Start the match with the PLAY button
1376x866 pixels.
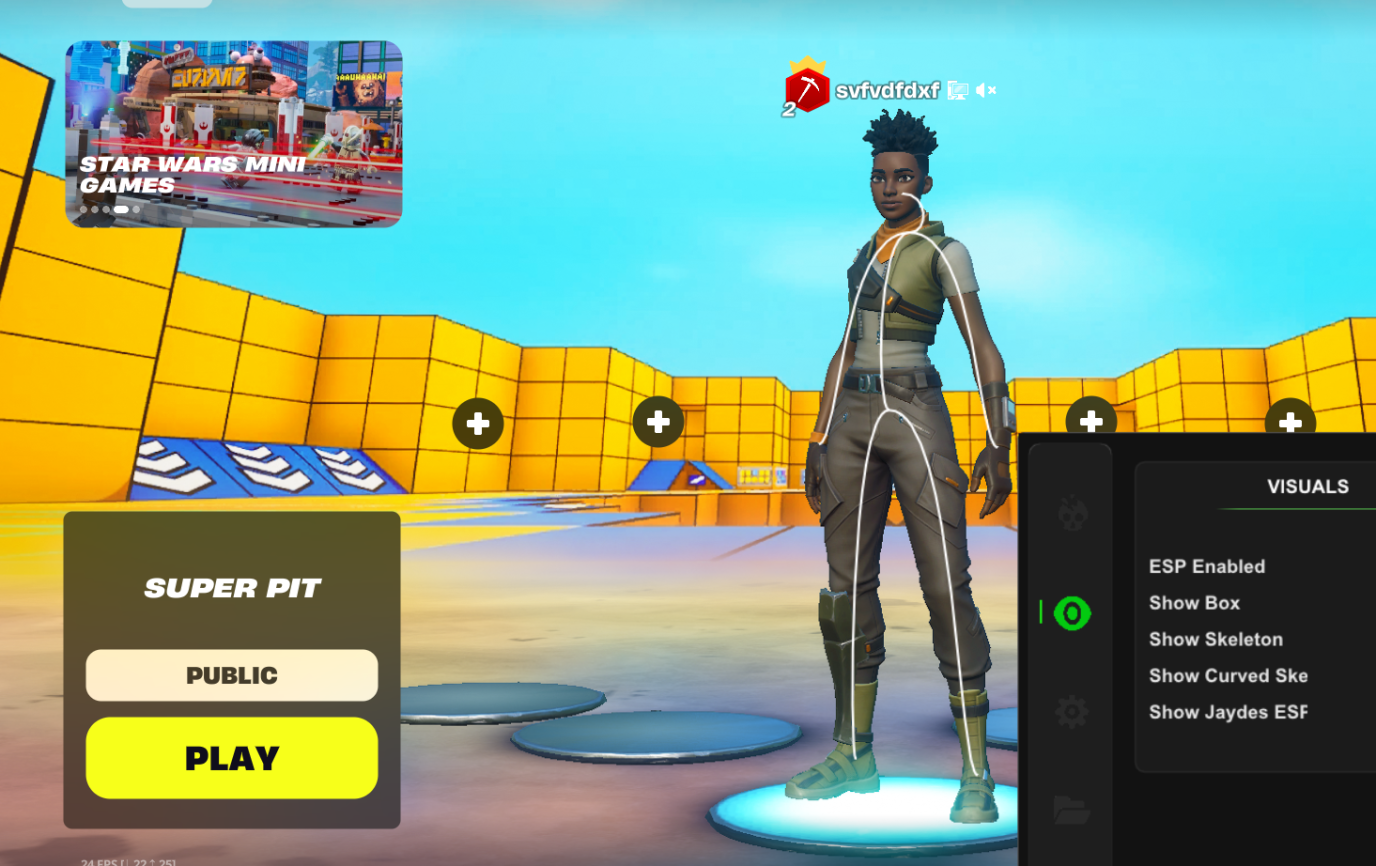pos(231,758)
